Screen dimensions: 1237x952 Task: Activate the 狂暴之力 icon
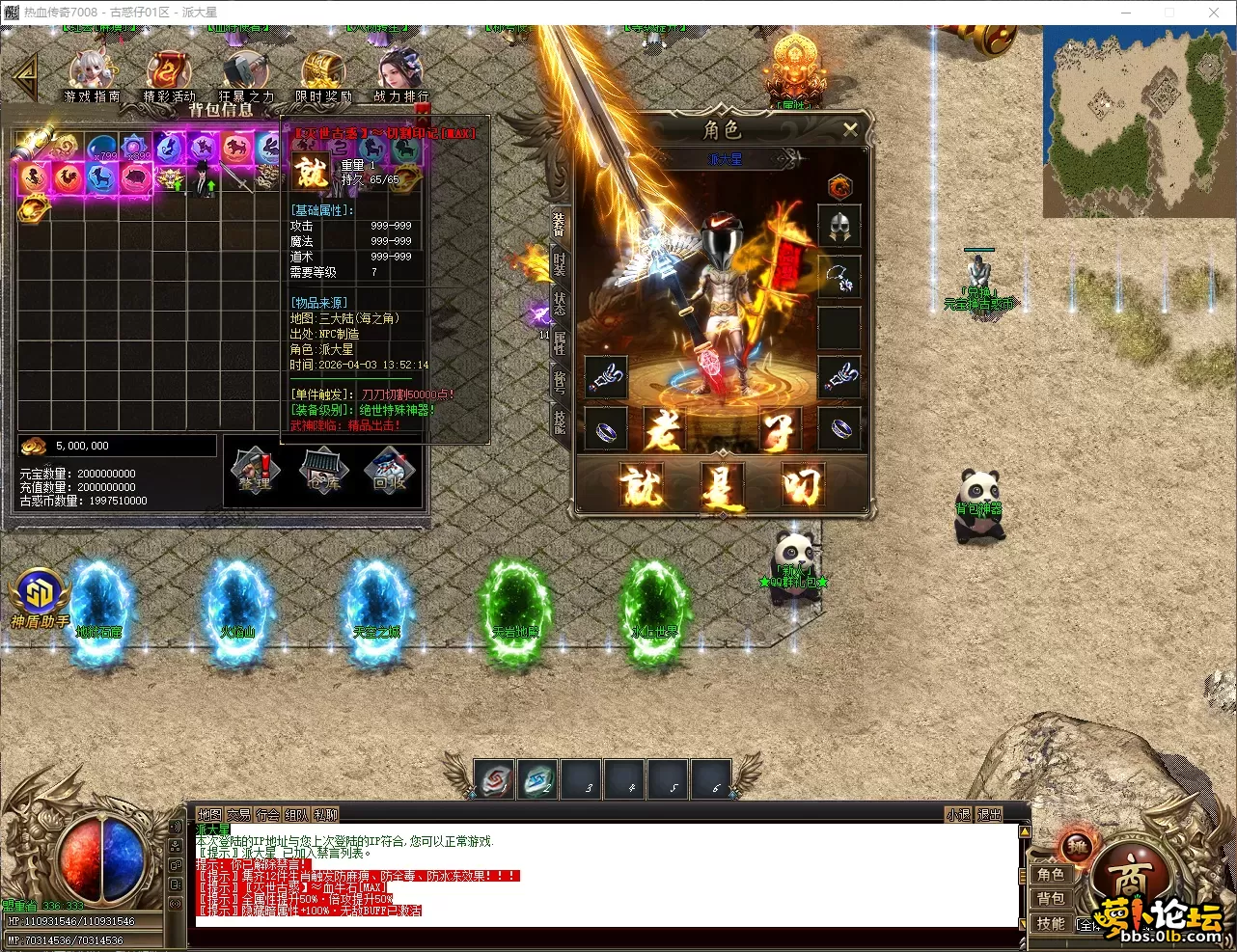point(245,75)
